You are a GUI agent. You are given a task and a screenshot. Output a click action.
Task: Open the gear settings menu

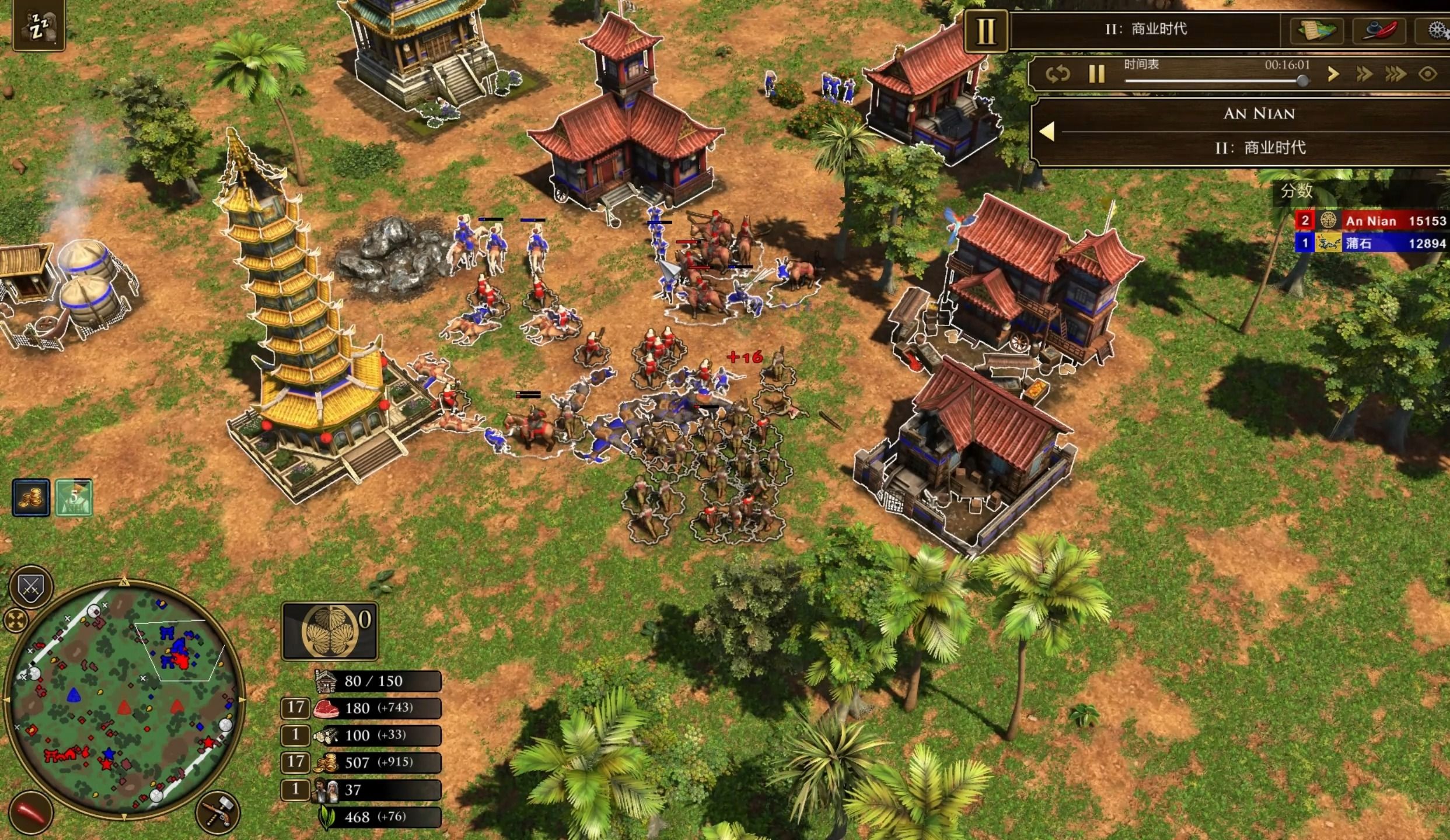pyautogui.click(x=1436, y=30)
